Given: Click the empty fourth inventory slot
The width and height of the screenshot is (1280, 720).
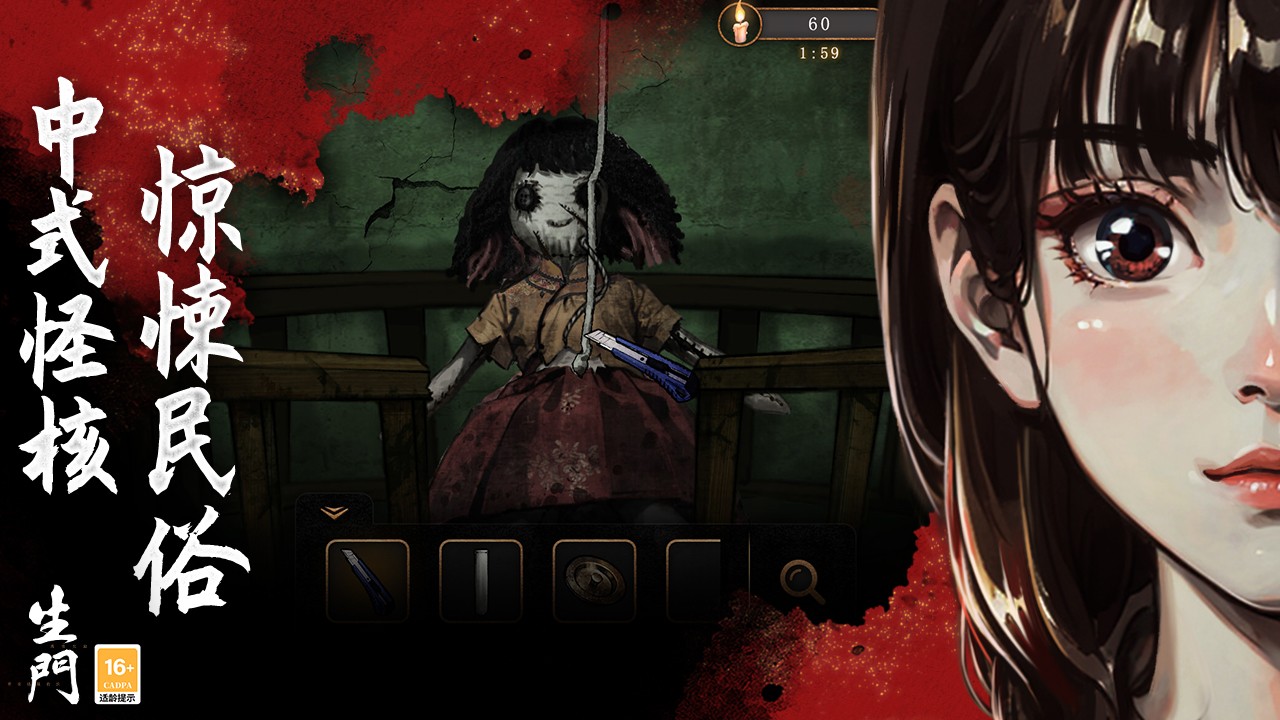Looking at the screenshot, I should click(x=692, y=580).
